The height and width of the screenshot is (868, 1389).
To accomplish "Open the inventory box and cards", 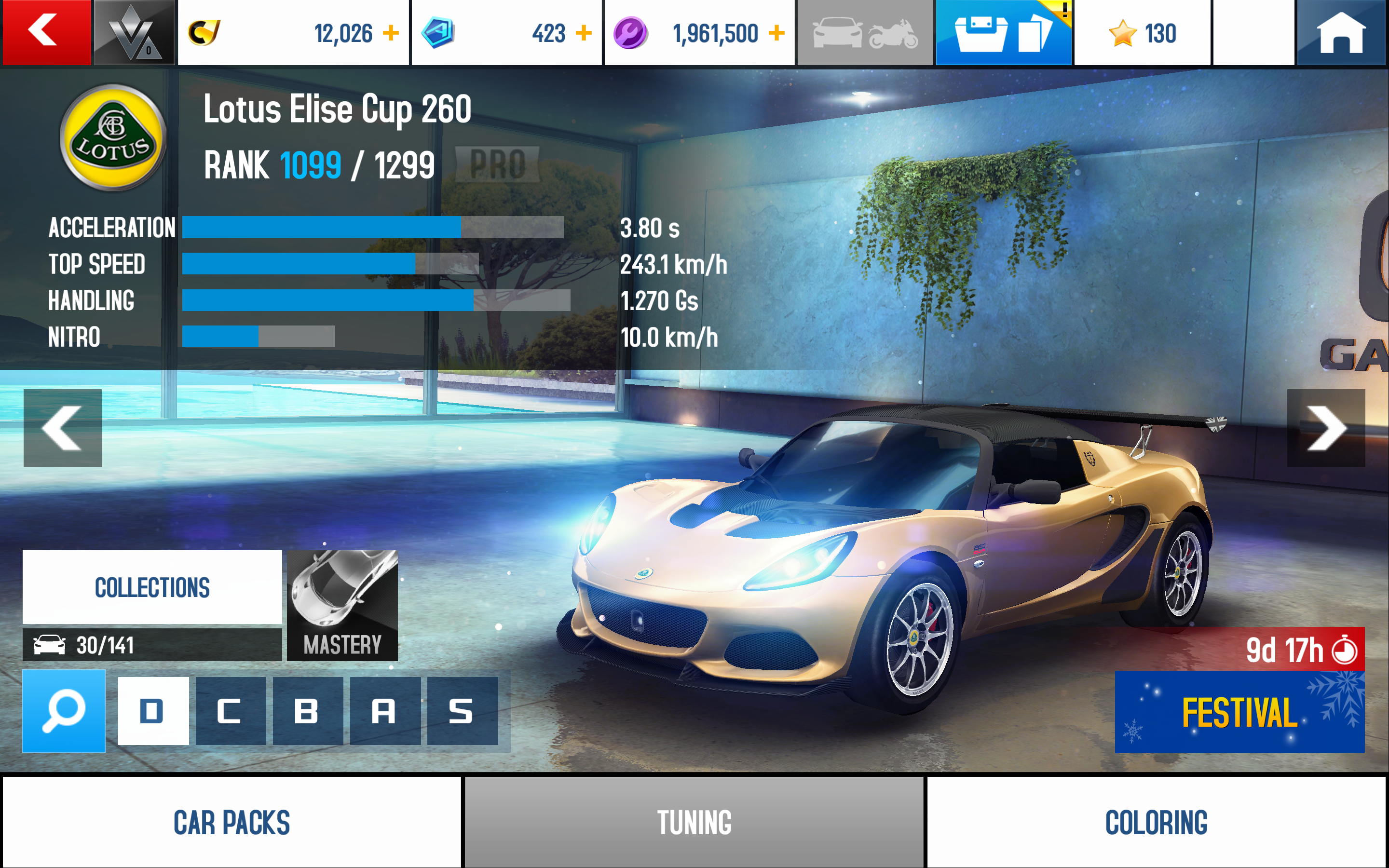I will click(x=1003, y=33).
